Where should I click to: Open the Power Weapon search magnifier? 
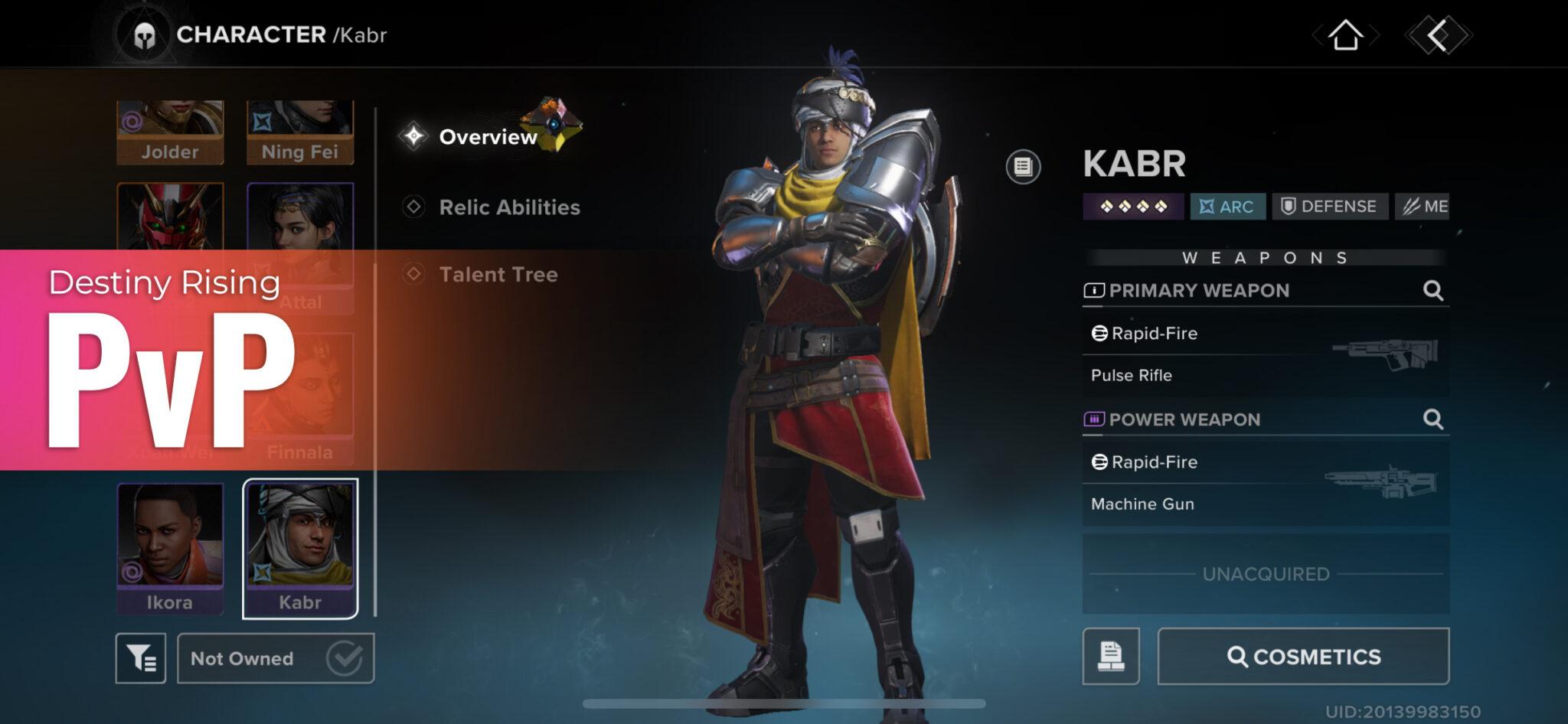tap(1433, 419)
